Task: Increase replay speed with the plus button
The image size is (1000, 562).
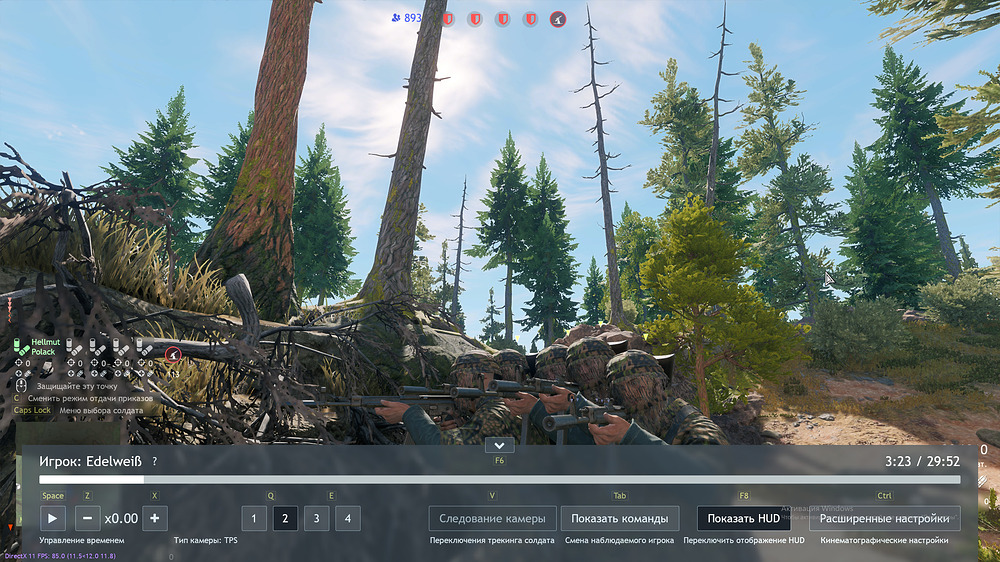Action: [x=154, y=518]
